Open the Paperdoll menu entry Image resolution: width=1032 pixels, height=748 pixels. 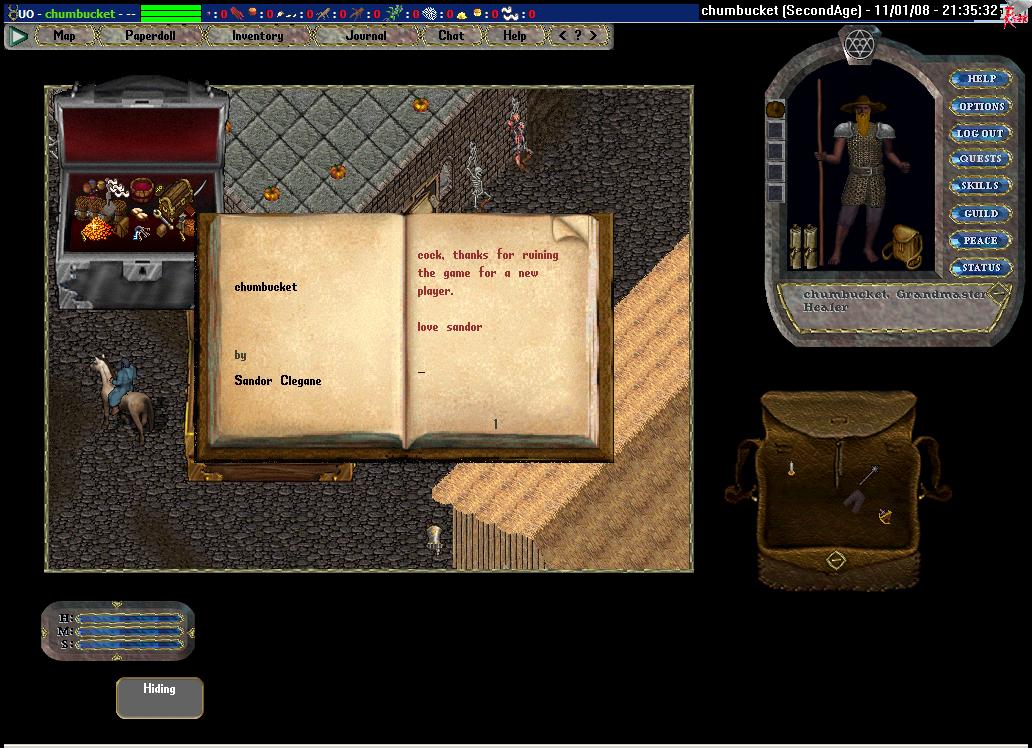point(150,36)
